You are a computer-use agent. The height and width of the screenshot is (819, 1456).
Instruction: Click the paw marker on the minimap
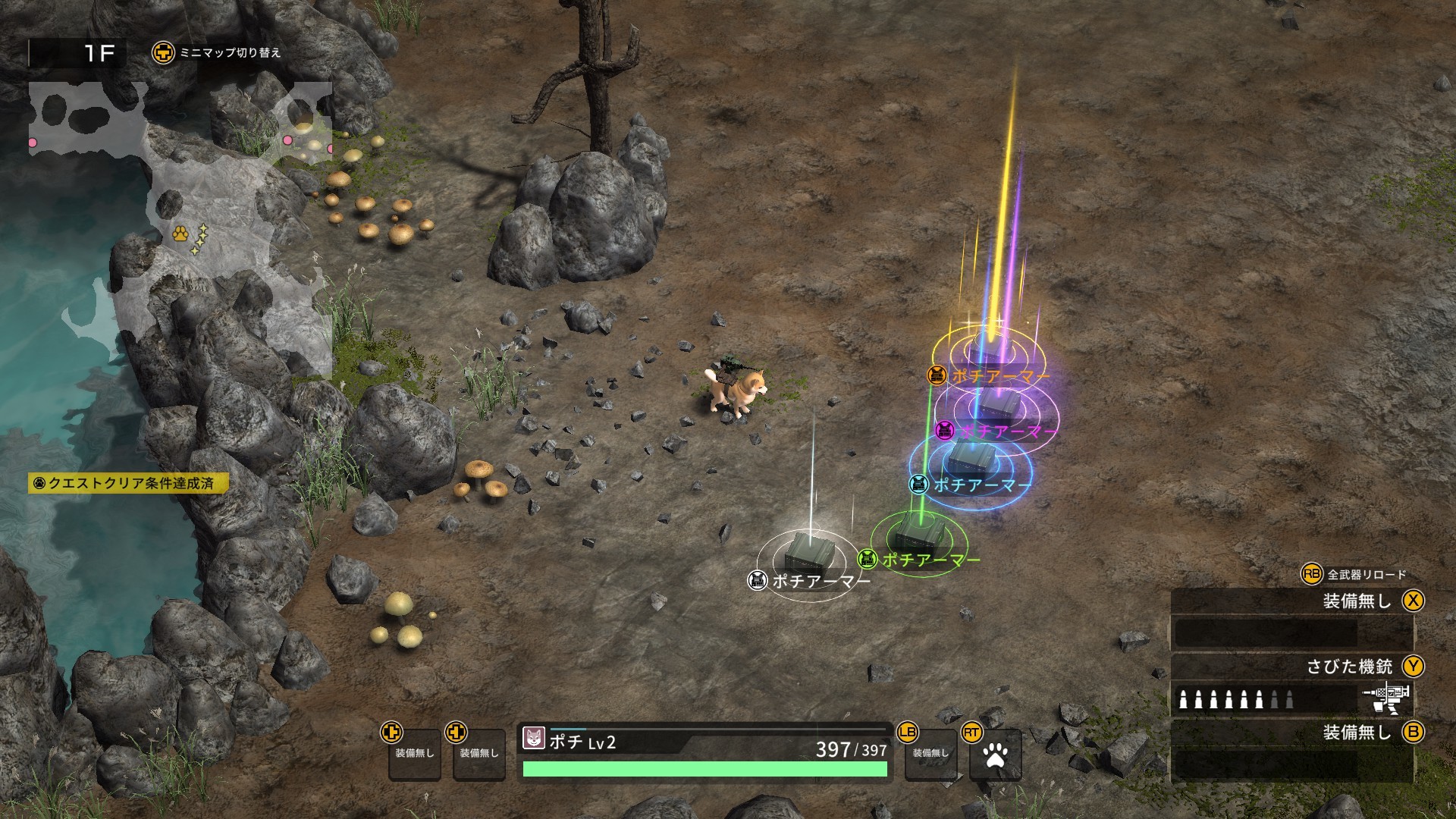tap(180, 236)
